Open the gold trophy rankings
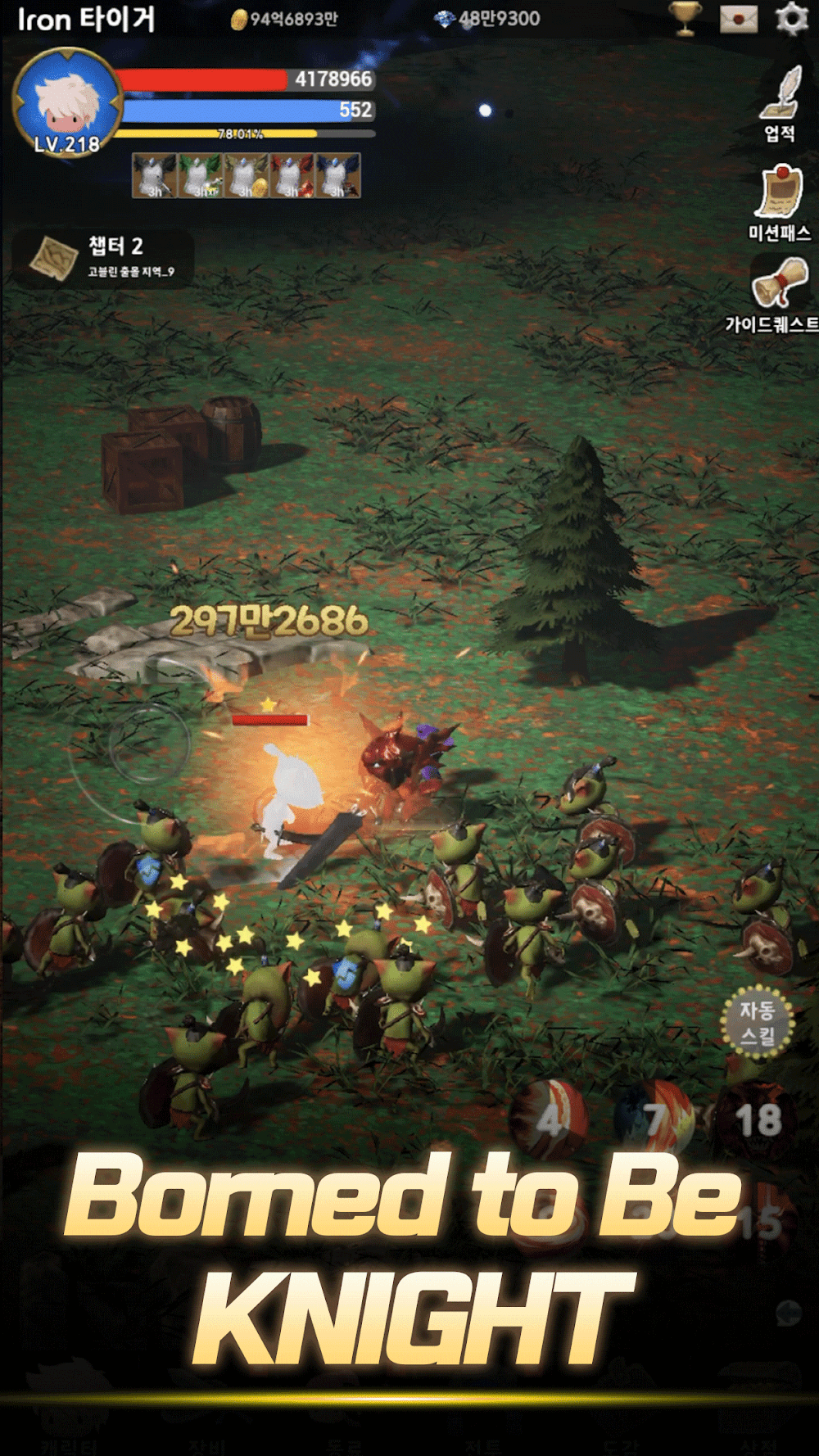Image resolution: width=819 pixels, height=1456 pixels. (685, 18)
